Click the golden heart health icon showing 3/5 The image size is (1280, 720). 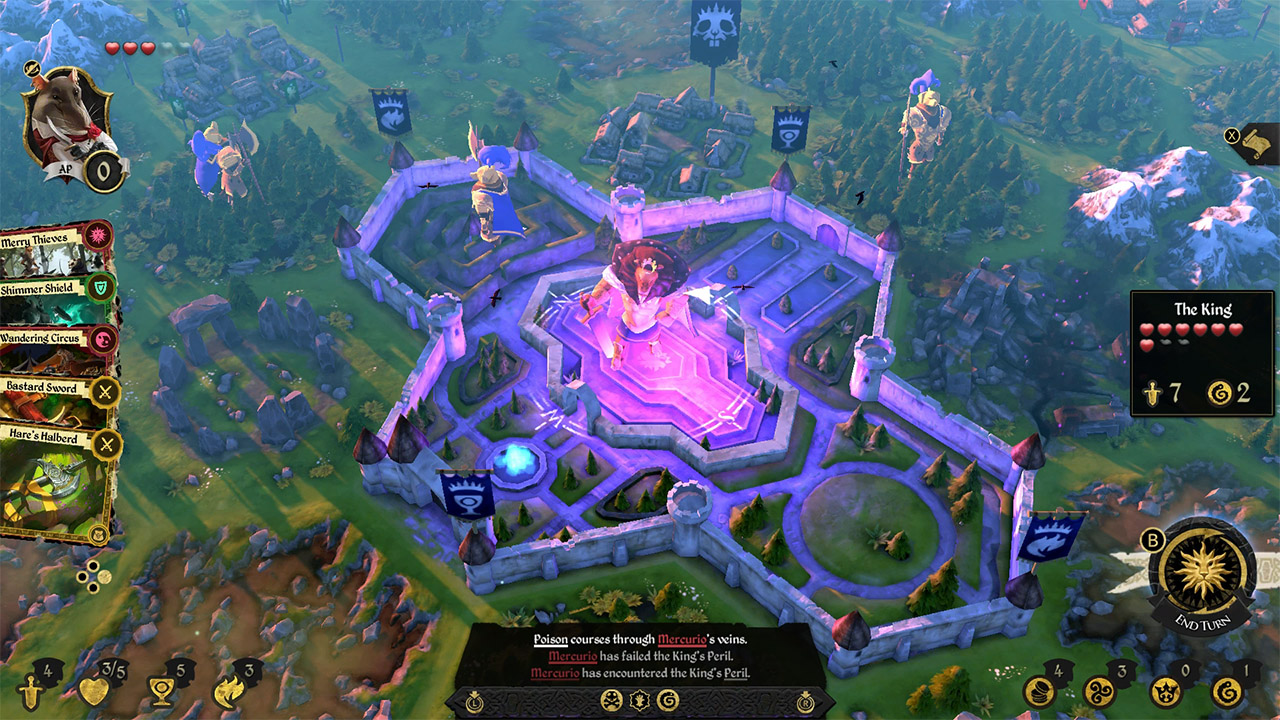point(94,693)
